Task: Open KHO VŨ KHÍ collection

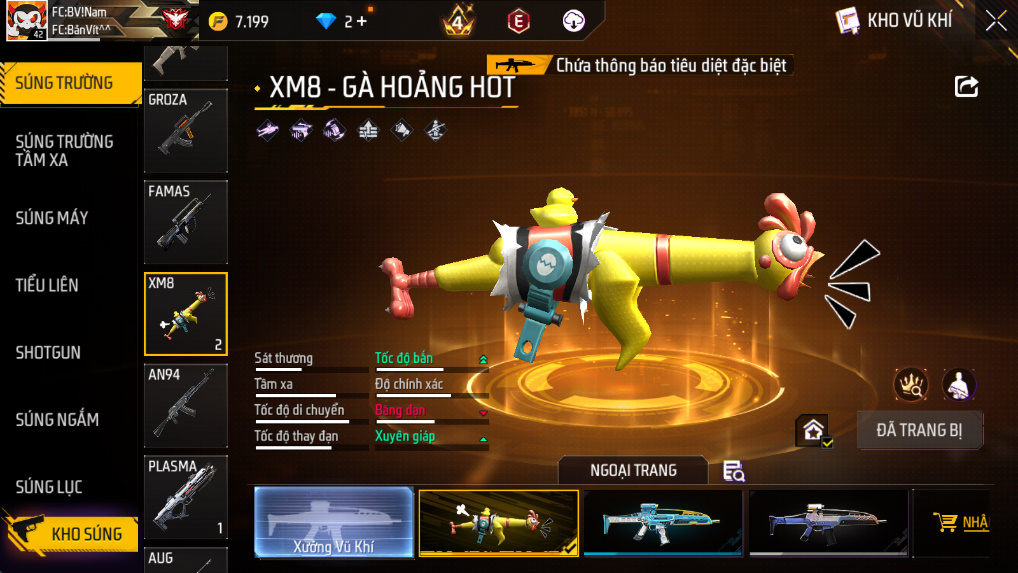Action: pos(895,20)
